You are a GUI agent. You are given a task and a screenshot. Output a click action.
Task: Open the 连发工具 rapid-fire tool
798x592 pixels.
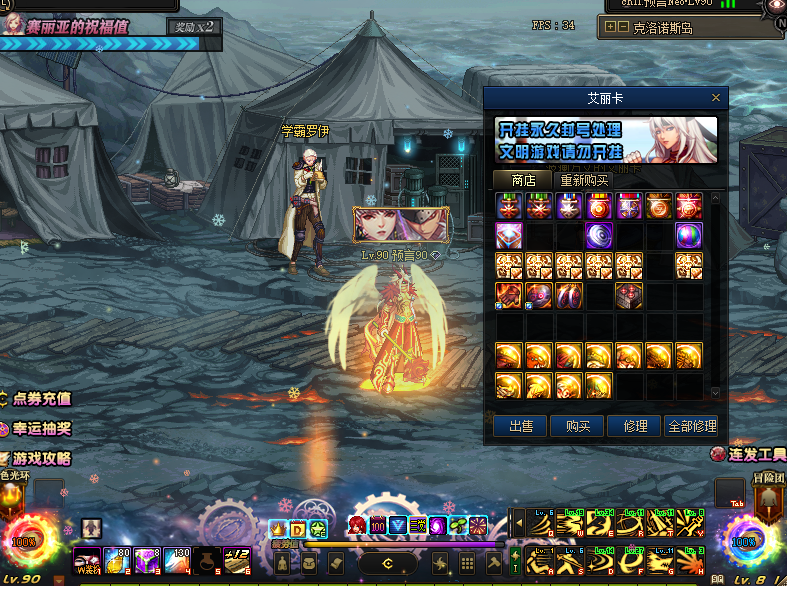point(749,454)
